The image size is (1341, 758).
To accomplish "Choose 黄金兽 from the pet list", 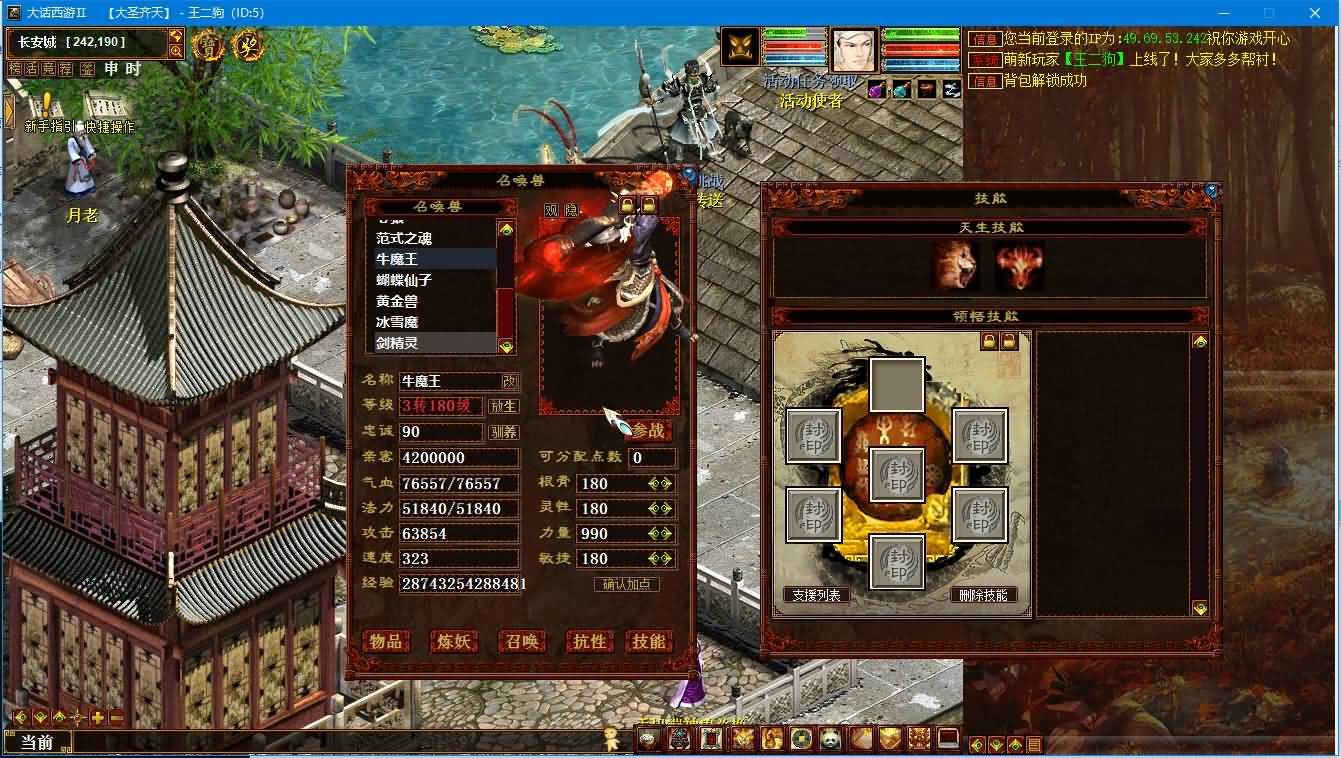I will click(397, 301).
